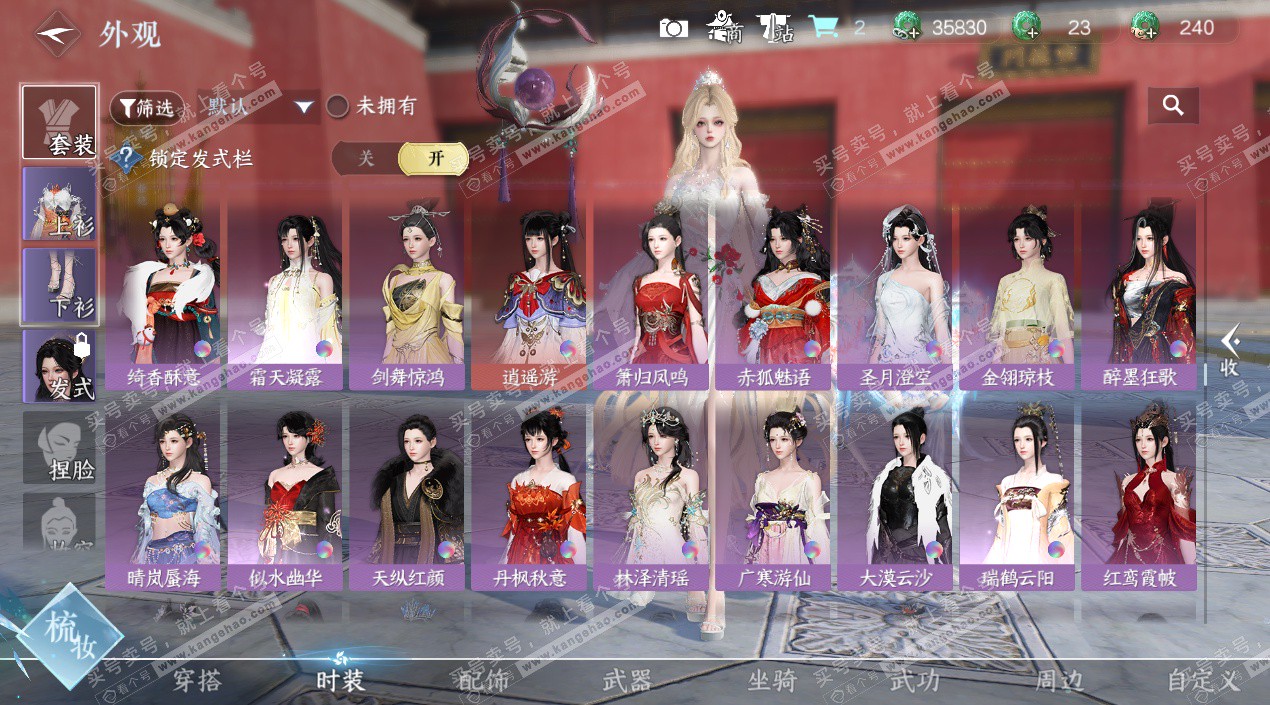Viewport: 1270px width, 705px height.
Task: Choose the 绮香酥意 outfit thumbnail
Action: [x=162, y=295]
